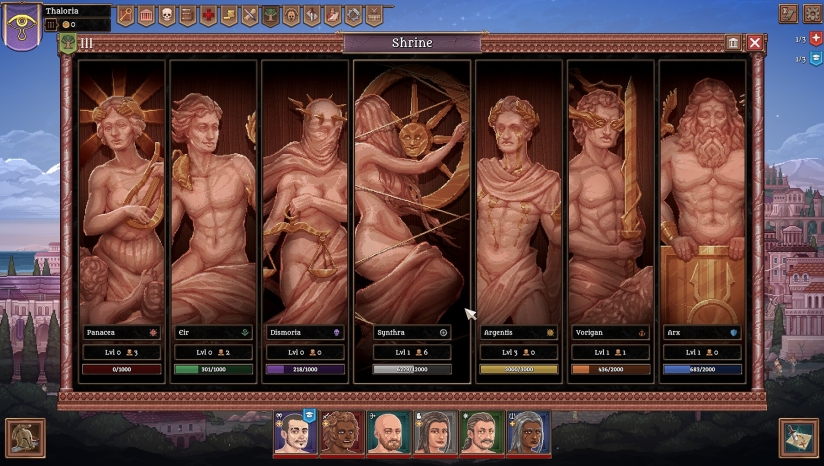Screen dimensions: 824x466
Task: Click the temple building icon beside close
Action: 734,43
